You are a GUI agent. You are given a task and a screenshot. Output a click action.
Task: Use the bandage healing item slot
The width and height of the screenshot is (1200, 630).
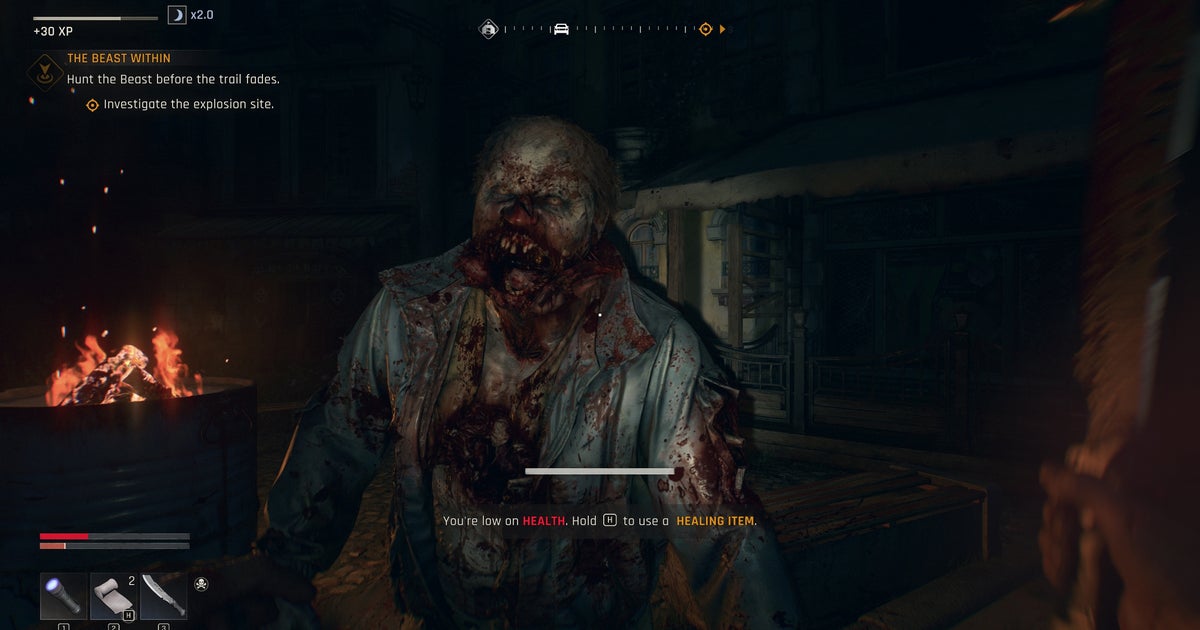click(113, 596)
